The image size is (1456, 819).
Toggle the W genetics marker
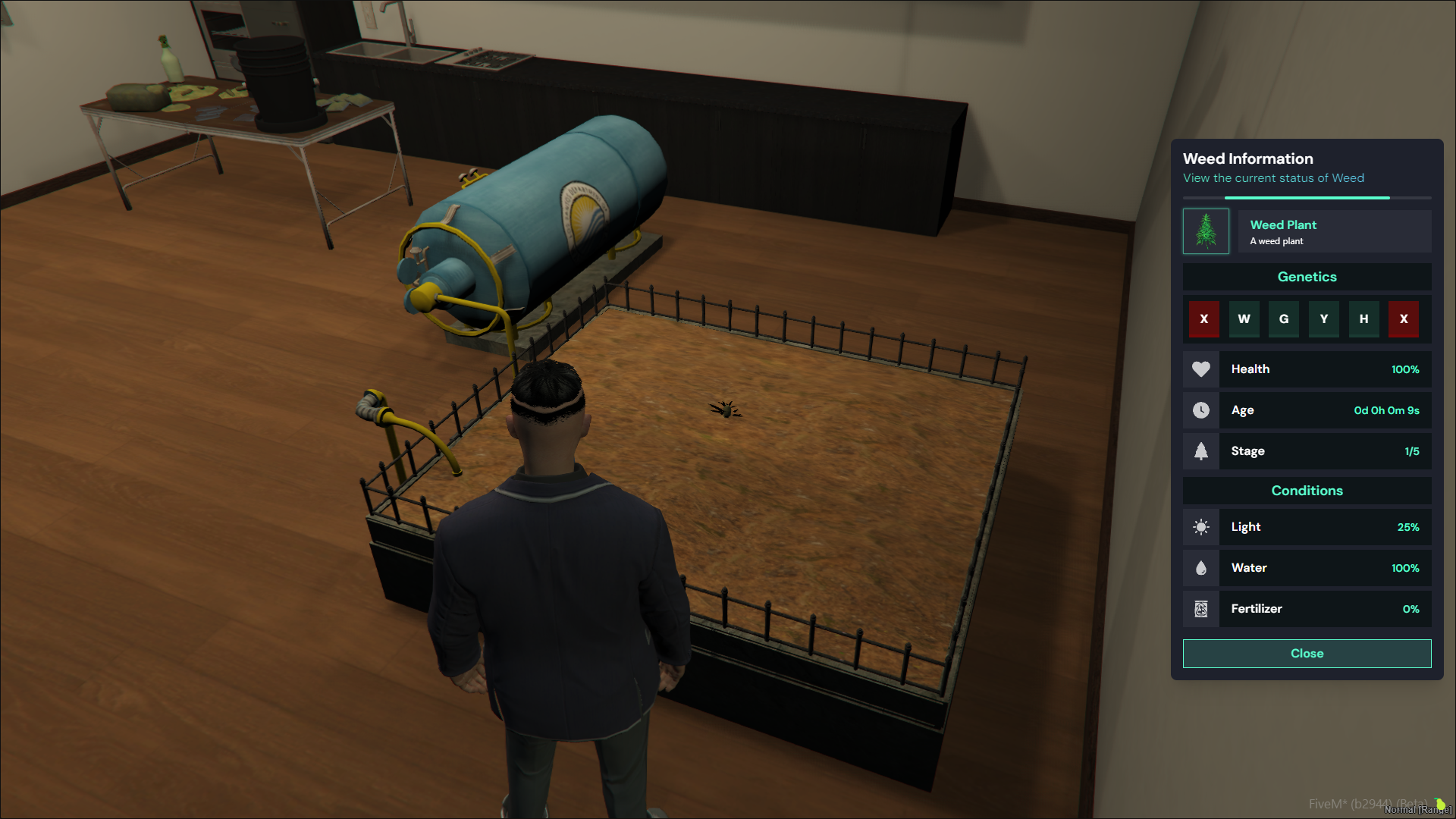[x=1244, y=319]
